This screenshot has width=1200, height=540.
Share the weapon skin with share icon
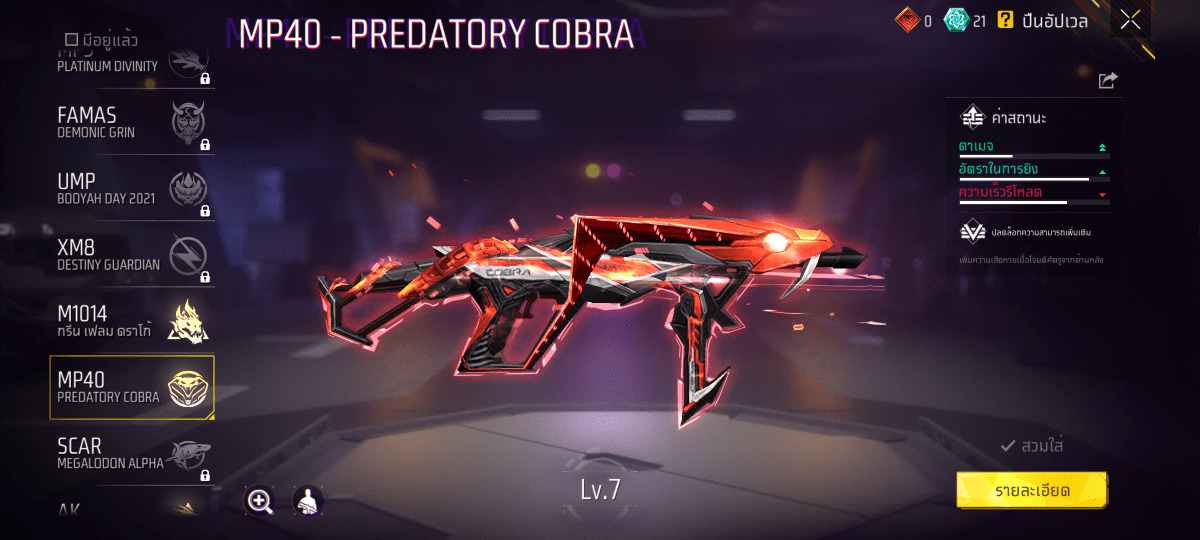(x=1107, y=81)
